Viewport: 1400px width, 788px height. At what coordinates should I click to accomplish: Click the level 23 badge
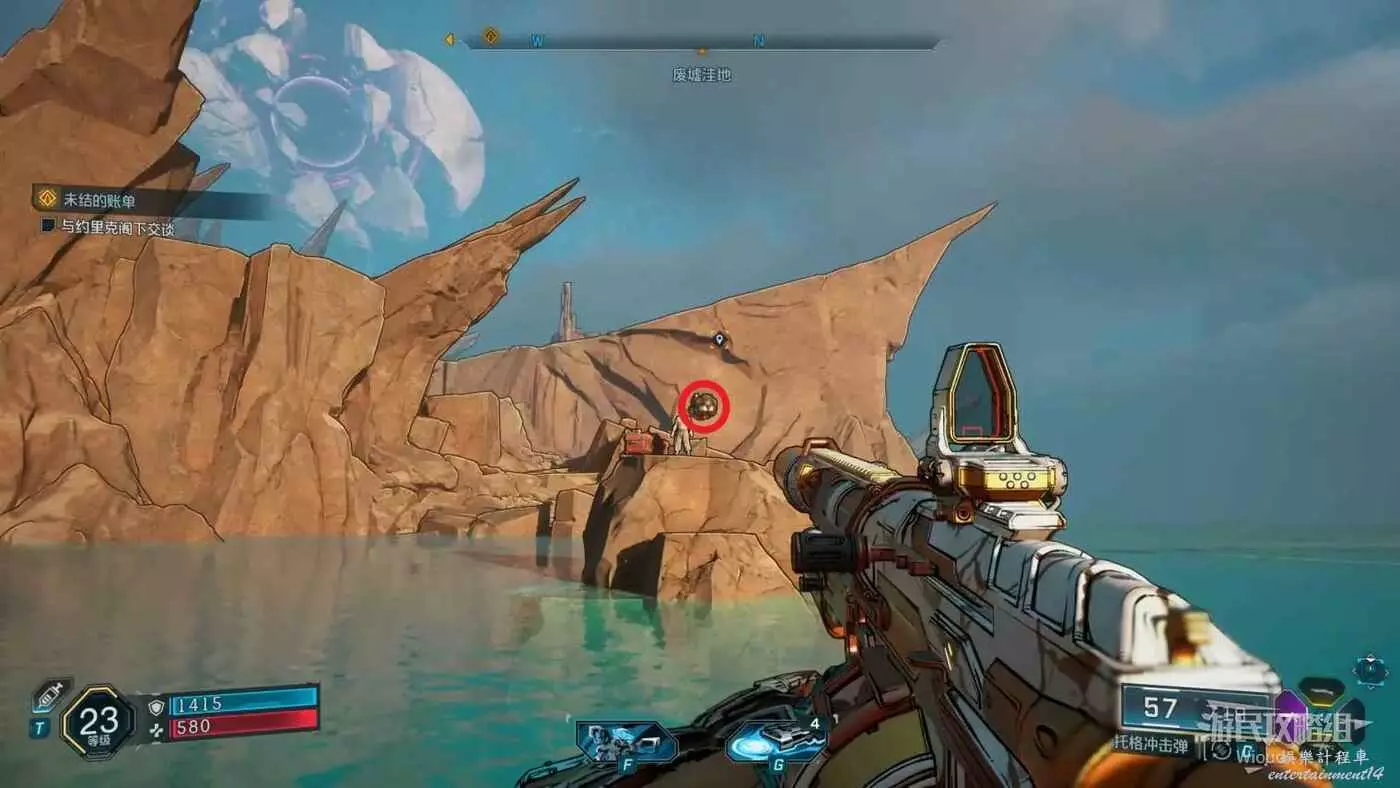pyautogui.click(x=98, y=721)
